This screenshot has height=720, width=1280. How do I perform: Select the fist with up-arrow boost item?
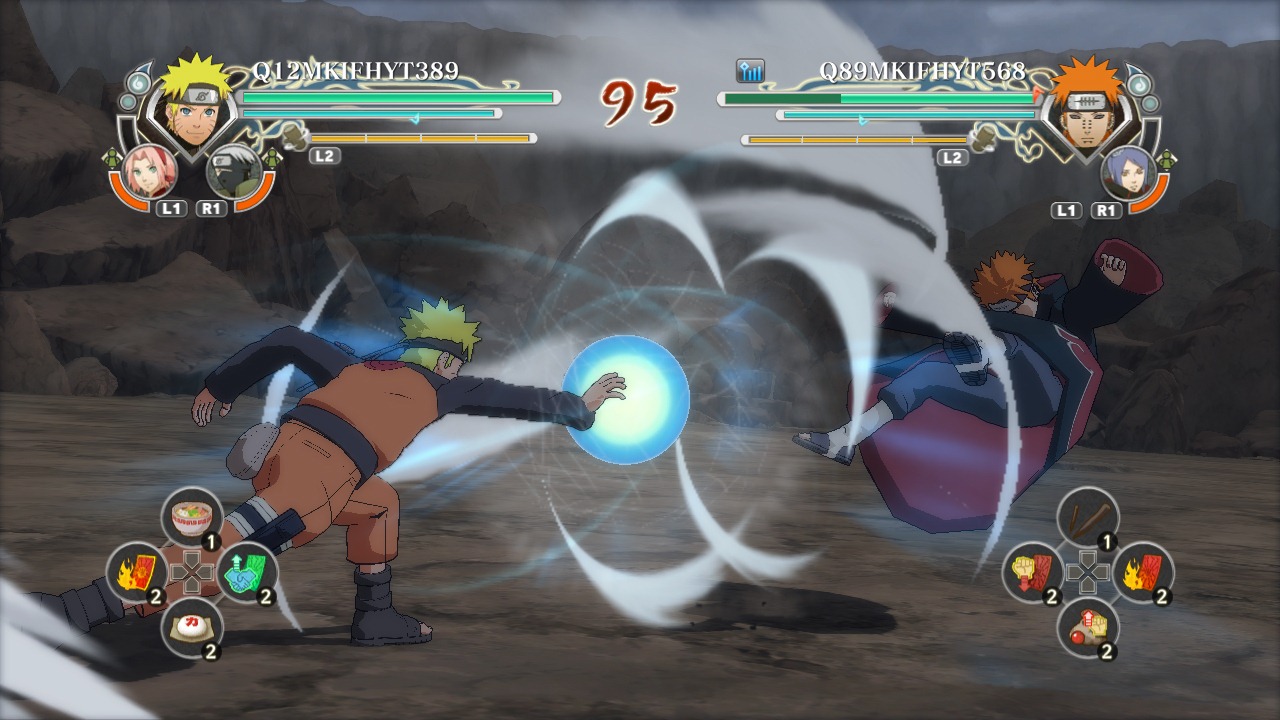click(x=1087, y=627)
